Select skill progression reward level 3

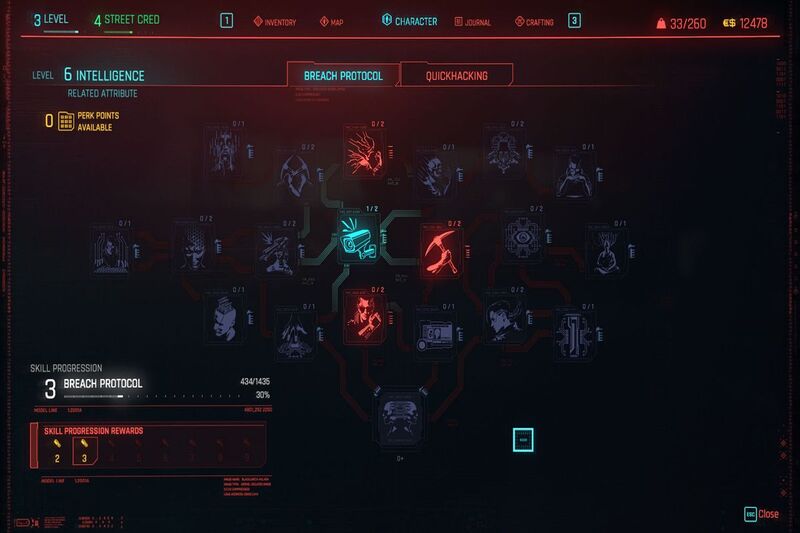[85, 452]
